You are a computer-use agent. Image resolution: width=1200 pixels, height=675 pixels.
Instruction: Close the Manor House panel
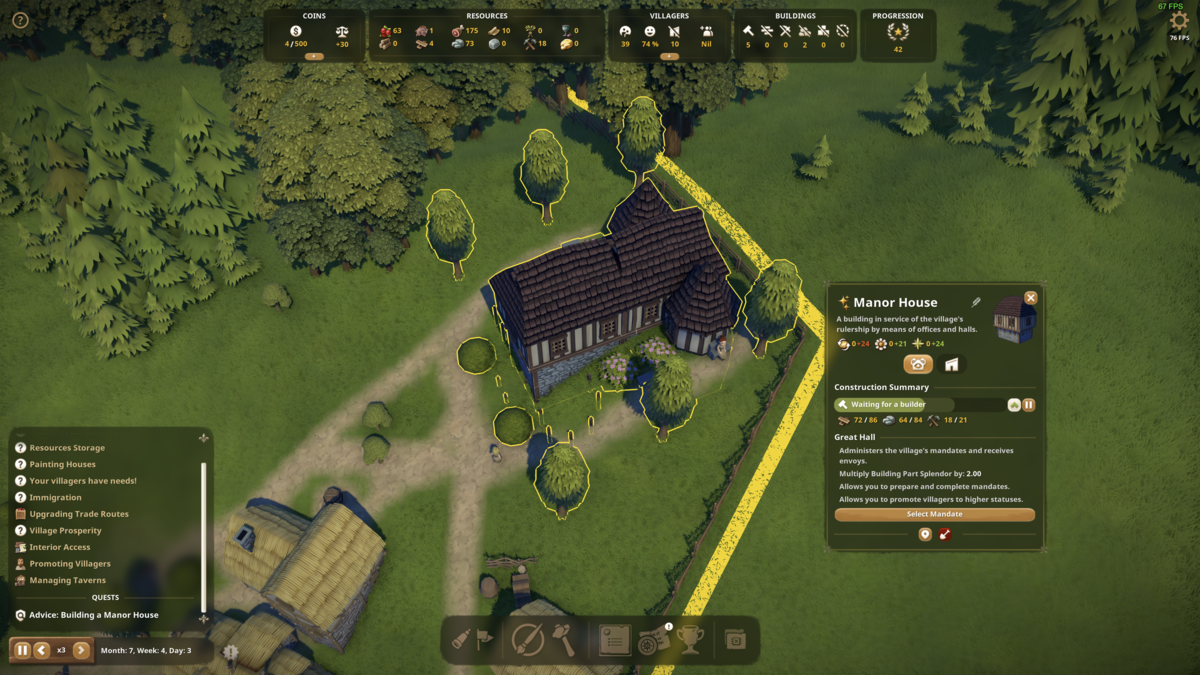tap(1031, 297)
